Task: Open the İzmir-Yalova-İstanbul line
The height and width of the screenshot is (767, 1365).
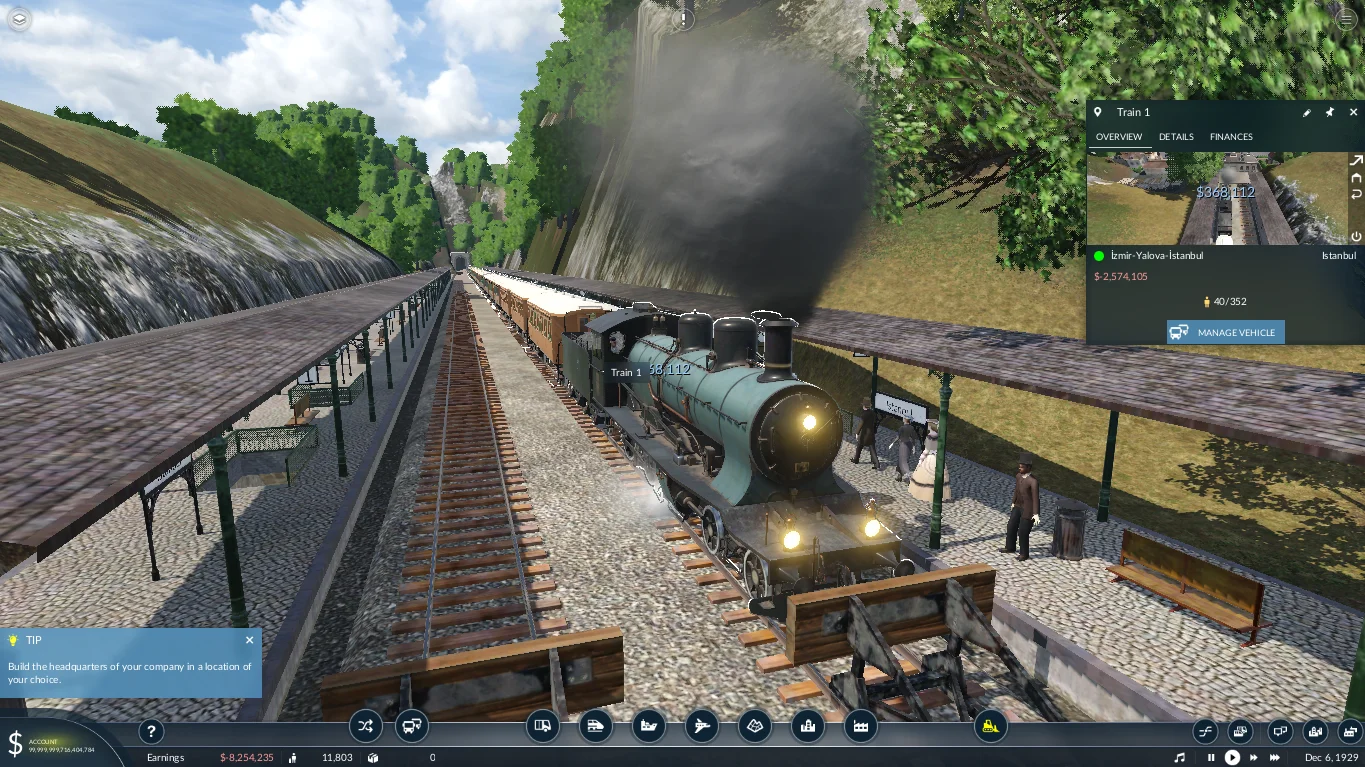Action: point(1157,256)
